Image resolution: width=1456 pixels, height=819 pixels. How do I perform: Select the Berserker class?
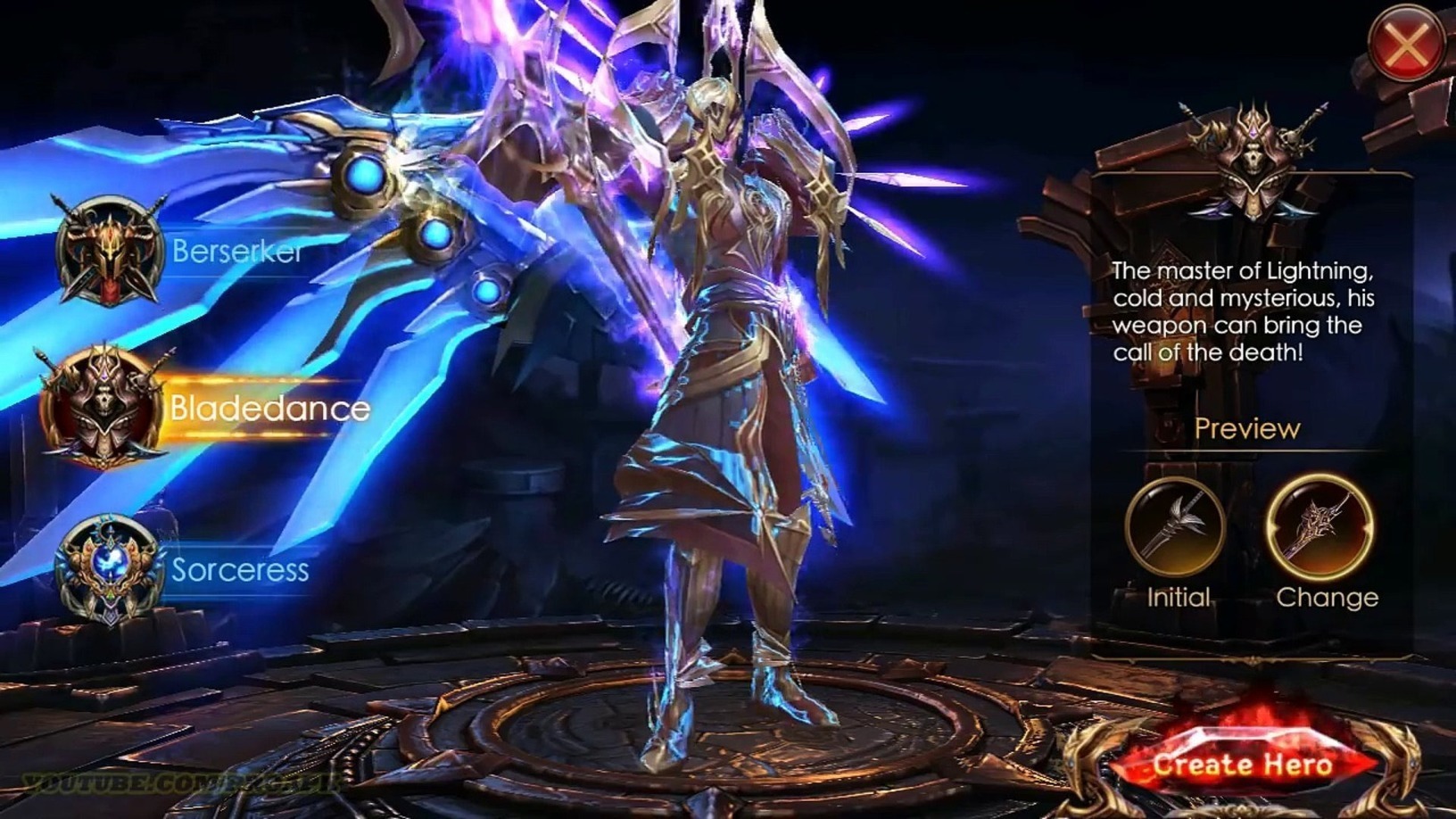coord(111,251)
